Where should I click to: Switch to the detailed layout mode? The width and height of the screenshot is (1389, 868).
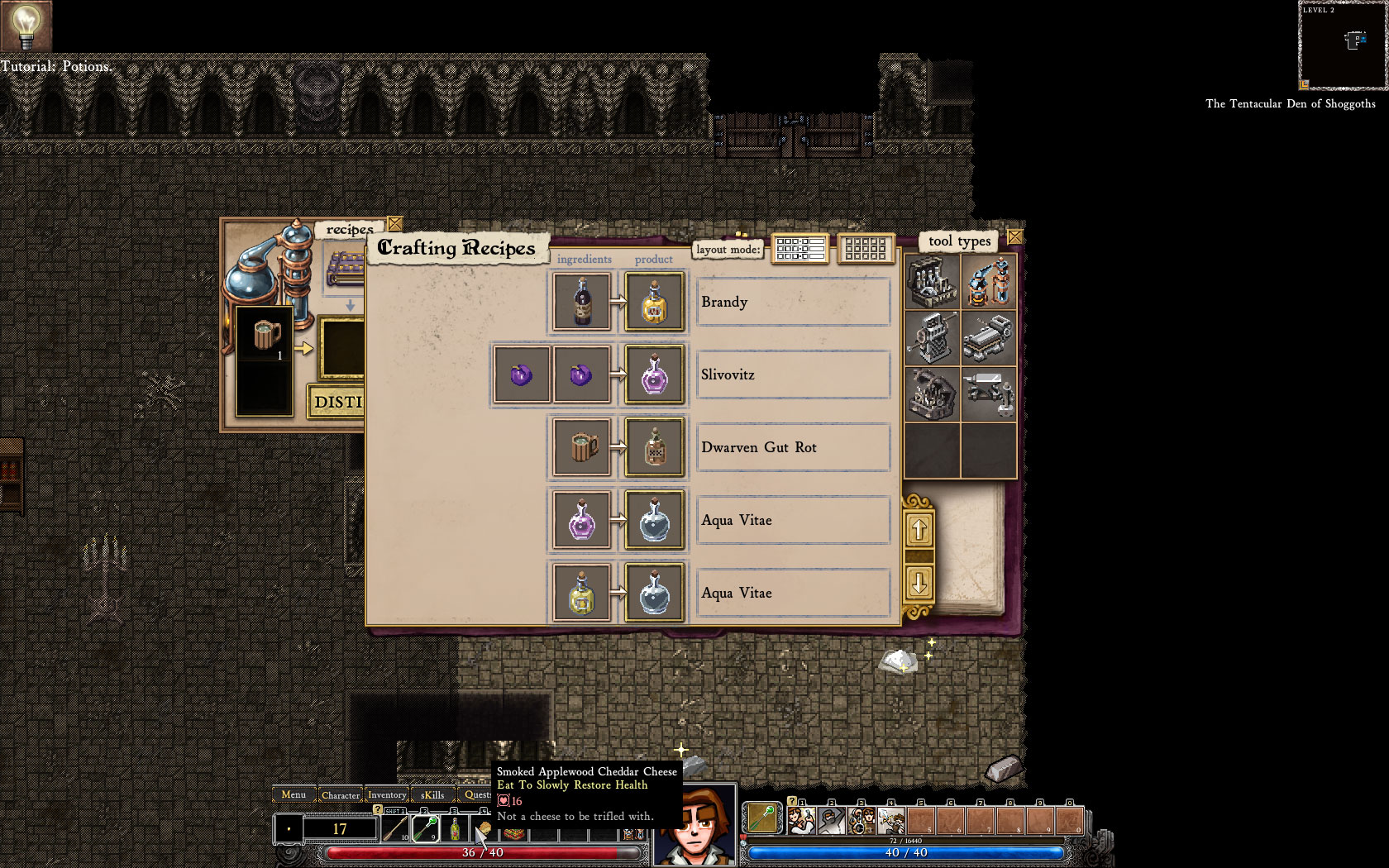point(799,250)
